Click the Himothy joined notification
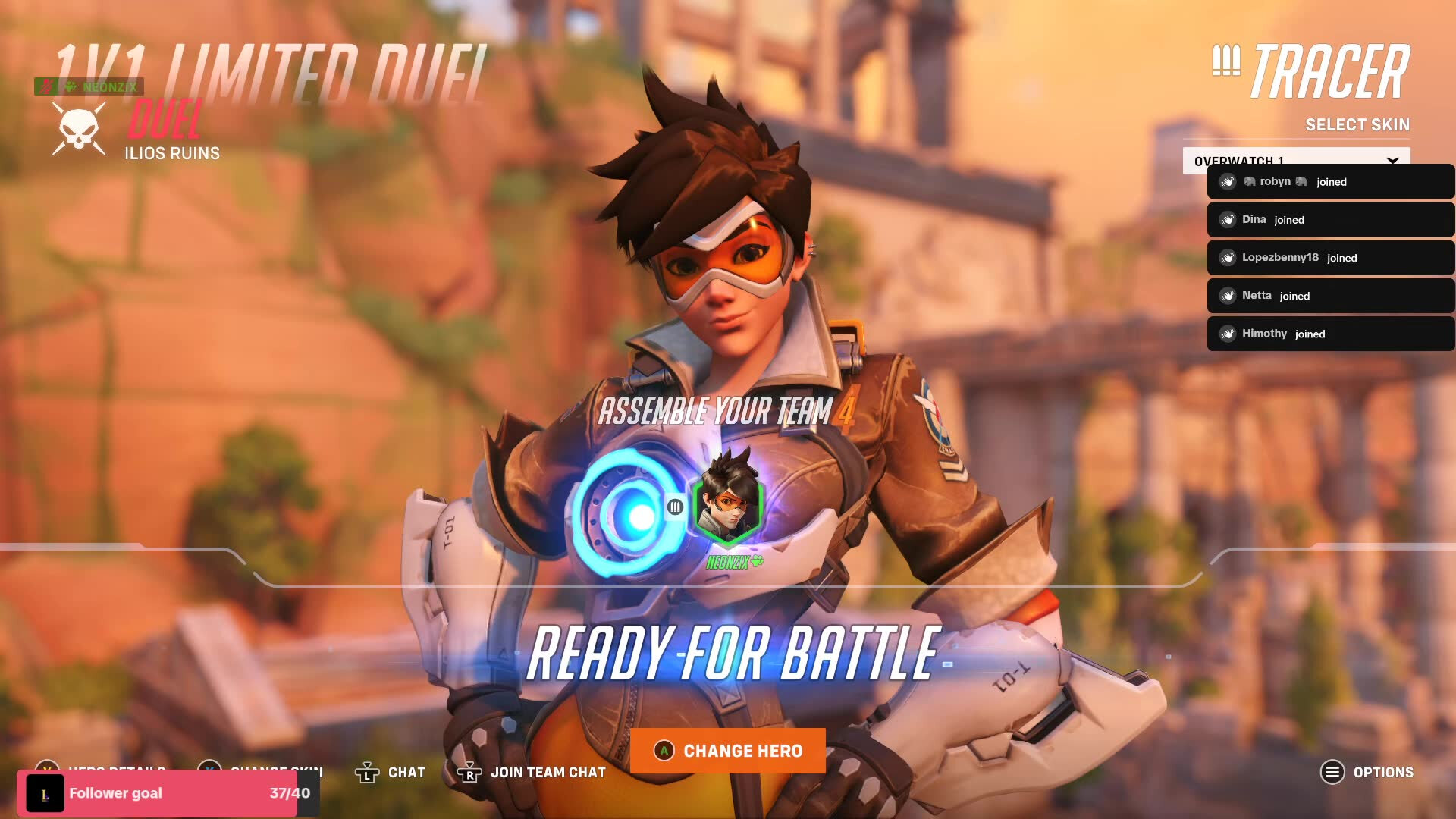This screenshot has width=1456, height=819. pos(1330,334)
